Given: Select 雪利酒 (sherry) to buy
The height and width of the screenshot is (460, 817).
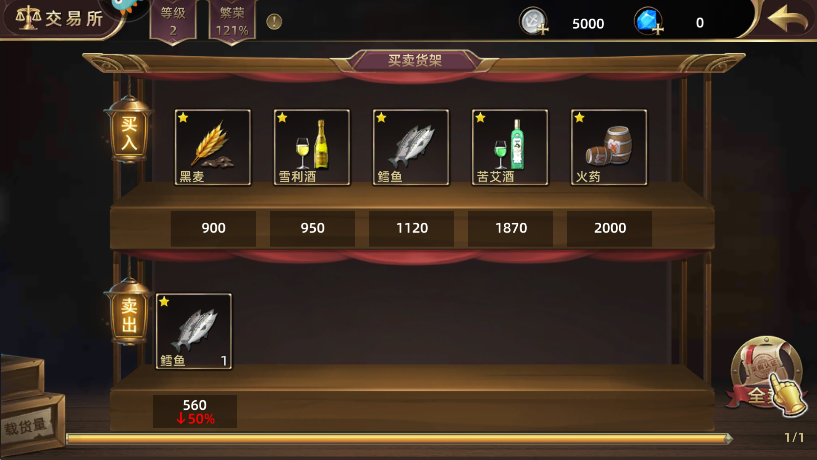Looking at the screenshot, I should (x=311, y=147).
